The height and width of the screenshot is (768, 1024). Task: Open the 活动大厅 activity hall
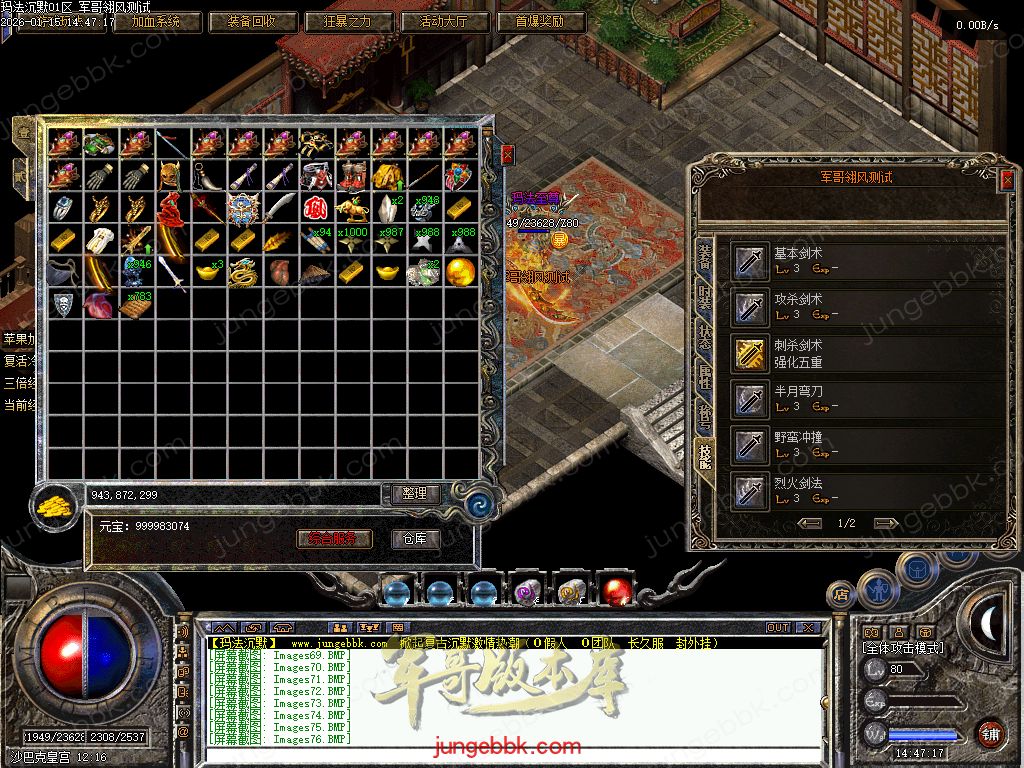[445, 21]
